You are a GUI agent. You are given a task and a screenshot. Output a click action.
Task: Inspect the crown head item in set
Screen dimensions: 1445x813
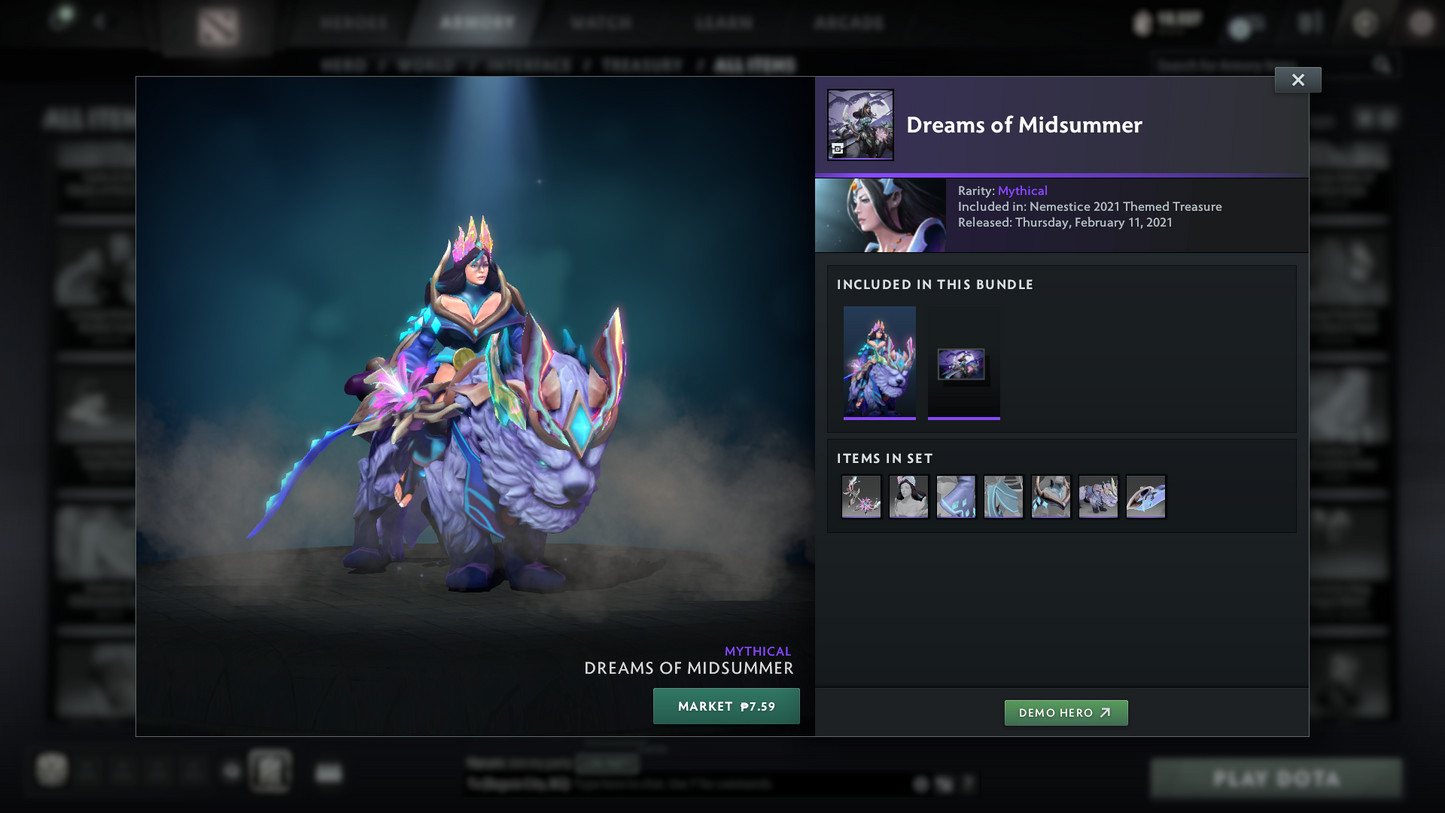click(908, 497)
